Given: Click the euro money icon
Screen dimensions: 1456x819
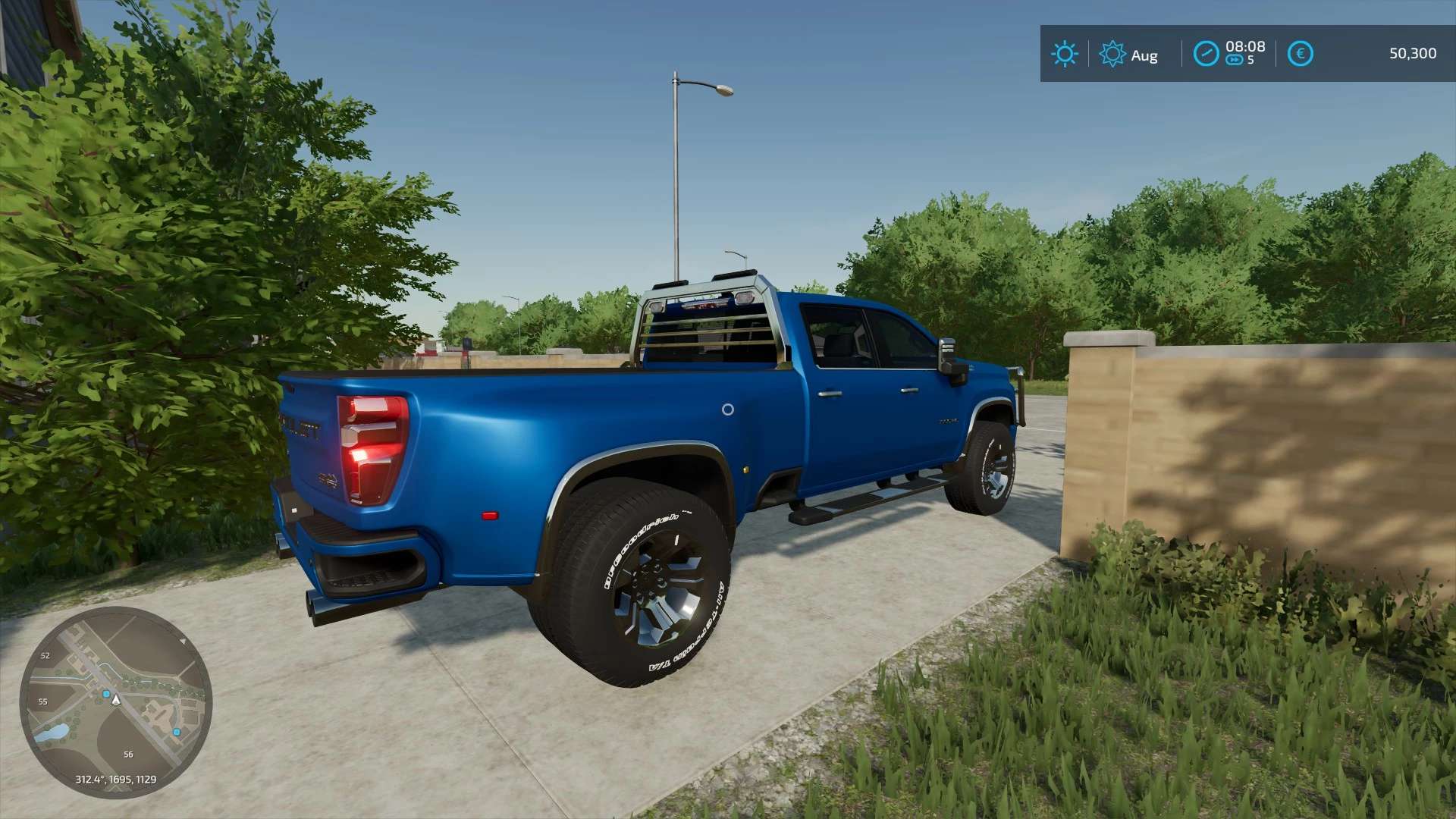Looking at the screenshot, I should [1300, 54].
